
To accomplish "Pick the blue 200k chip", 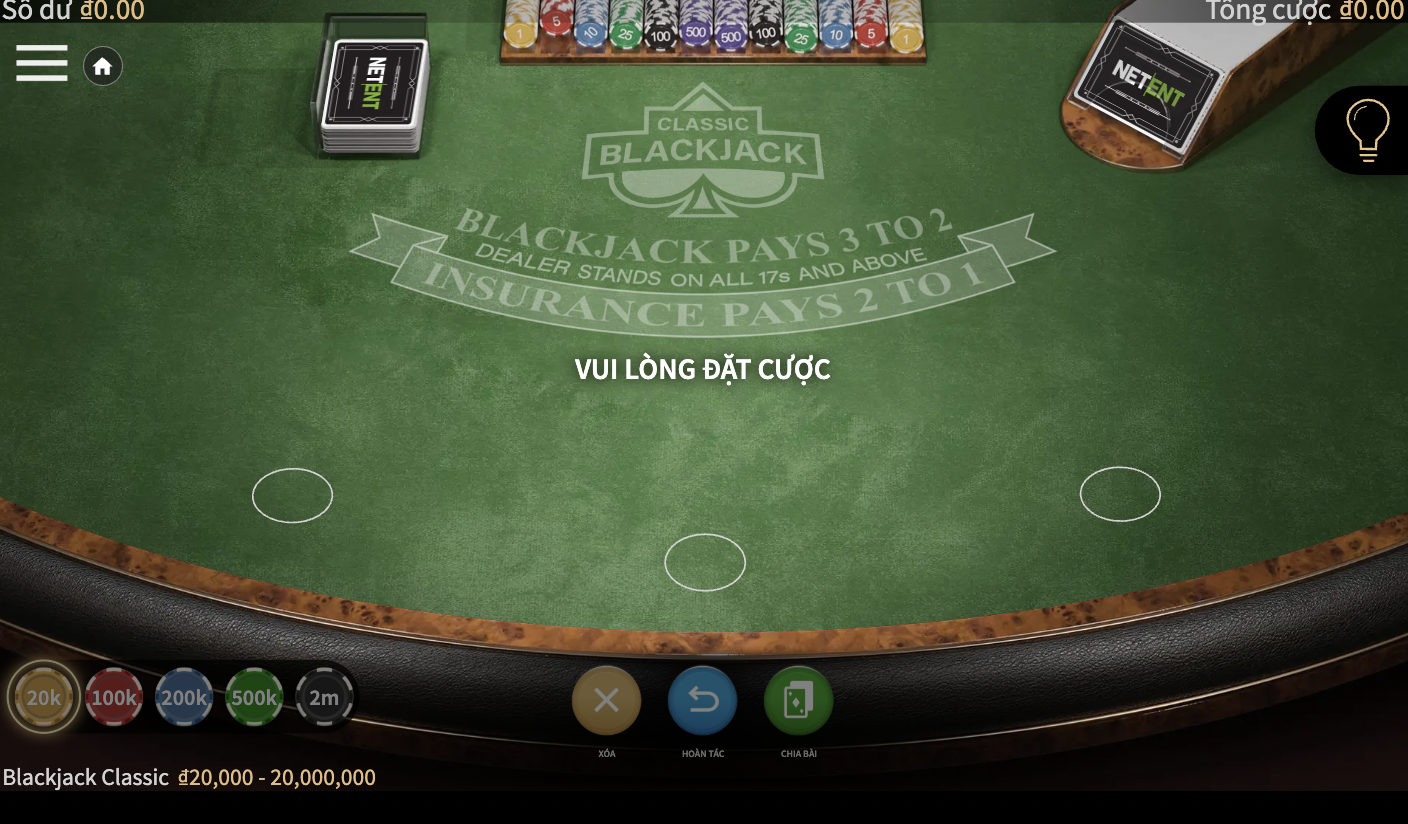I will pyautogui.click(x=184, y=697).
